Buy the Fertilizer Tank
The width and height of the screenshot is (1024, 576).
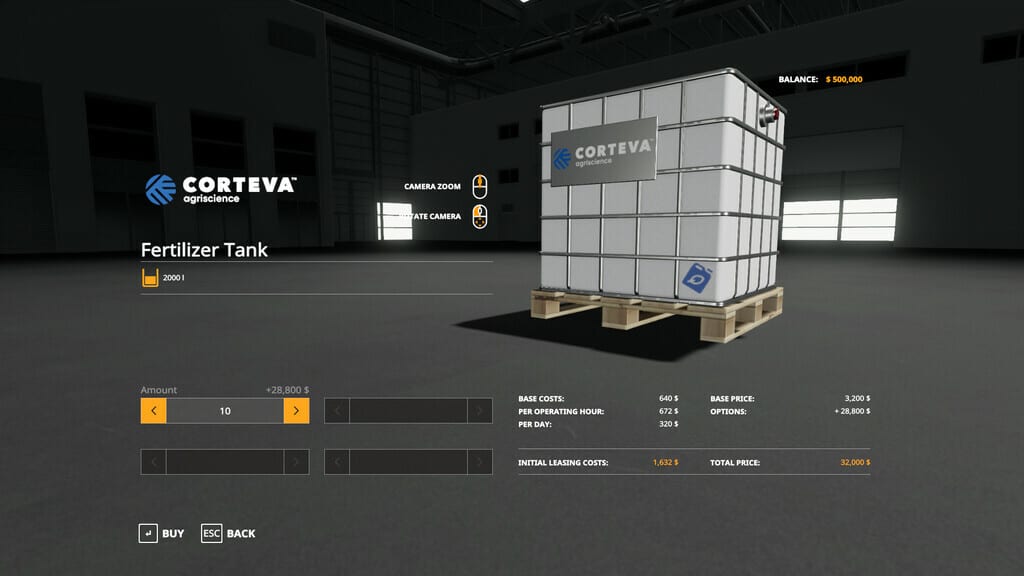coord(162,533)
